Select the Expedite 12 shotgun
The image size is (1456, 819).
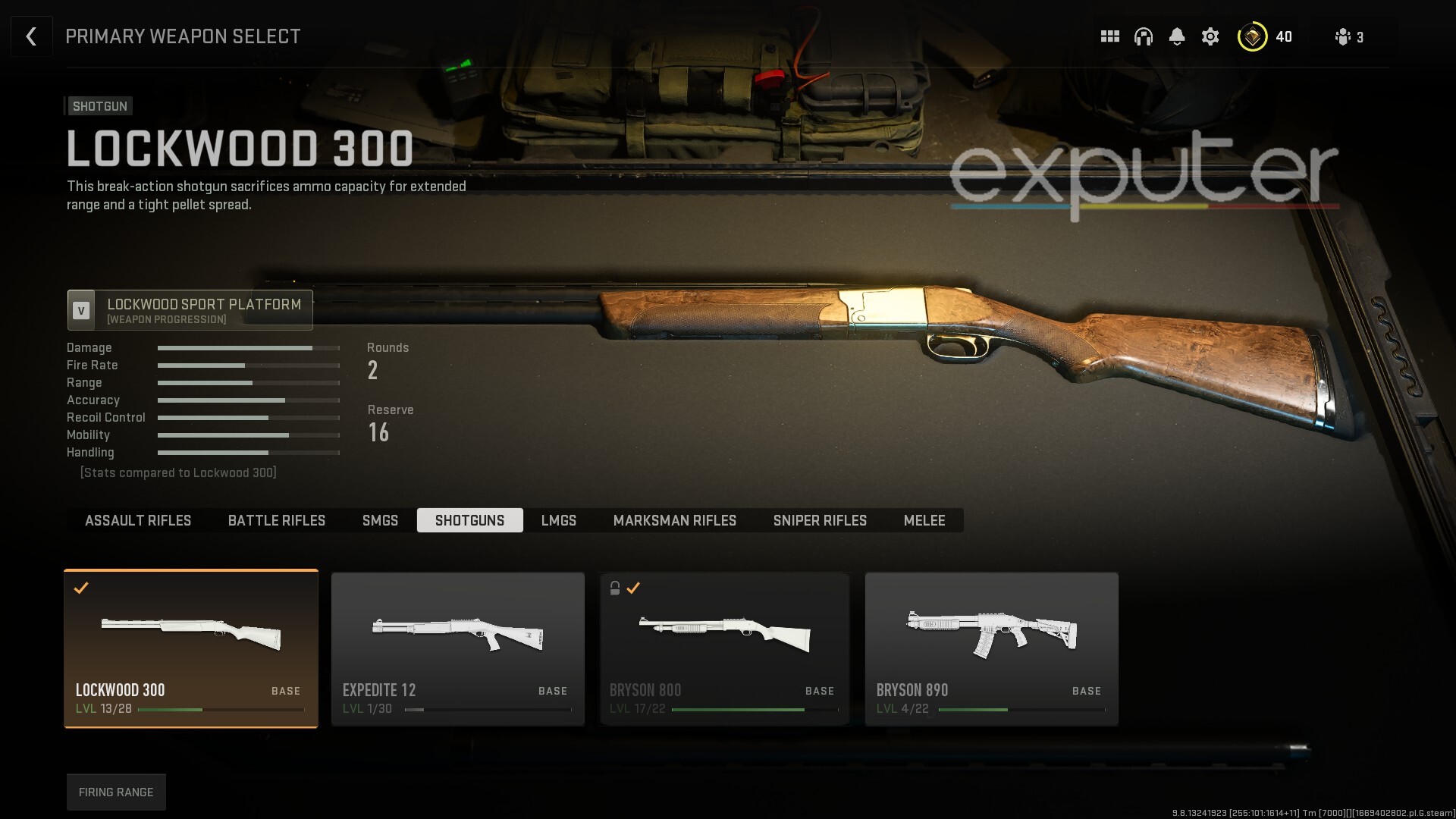(458, 648)
